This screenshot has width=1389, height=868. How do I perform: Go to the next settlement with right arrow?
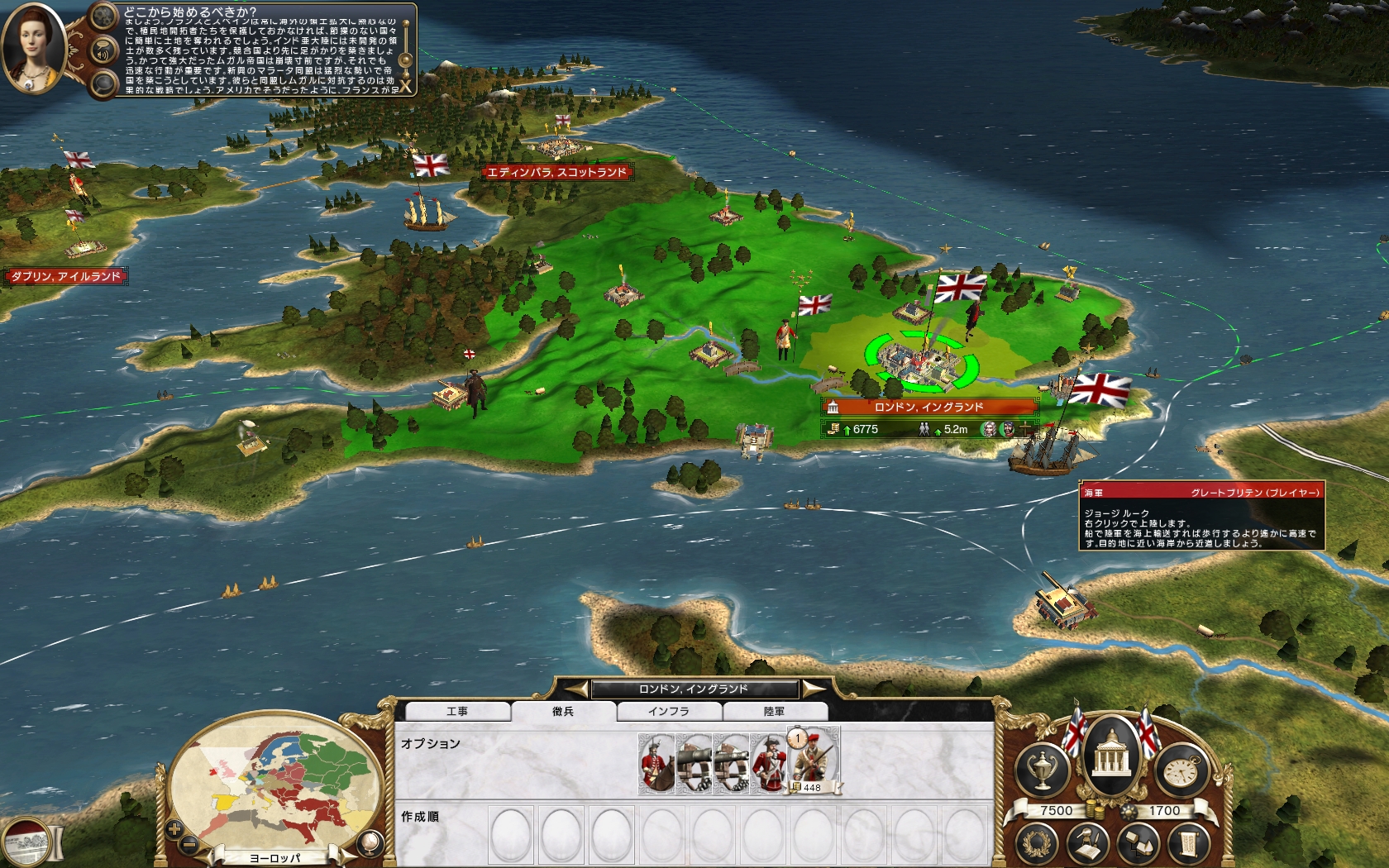813,689
